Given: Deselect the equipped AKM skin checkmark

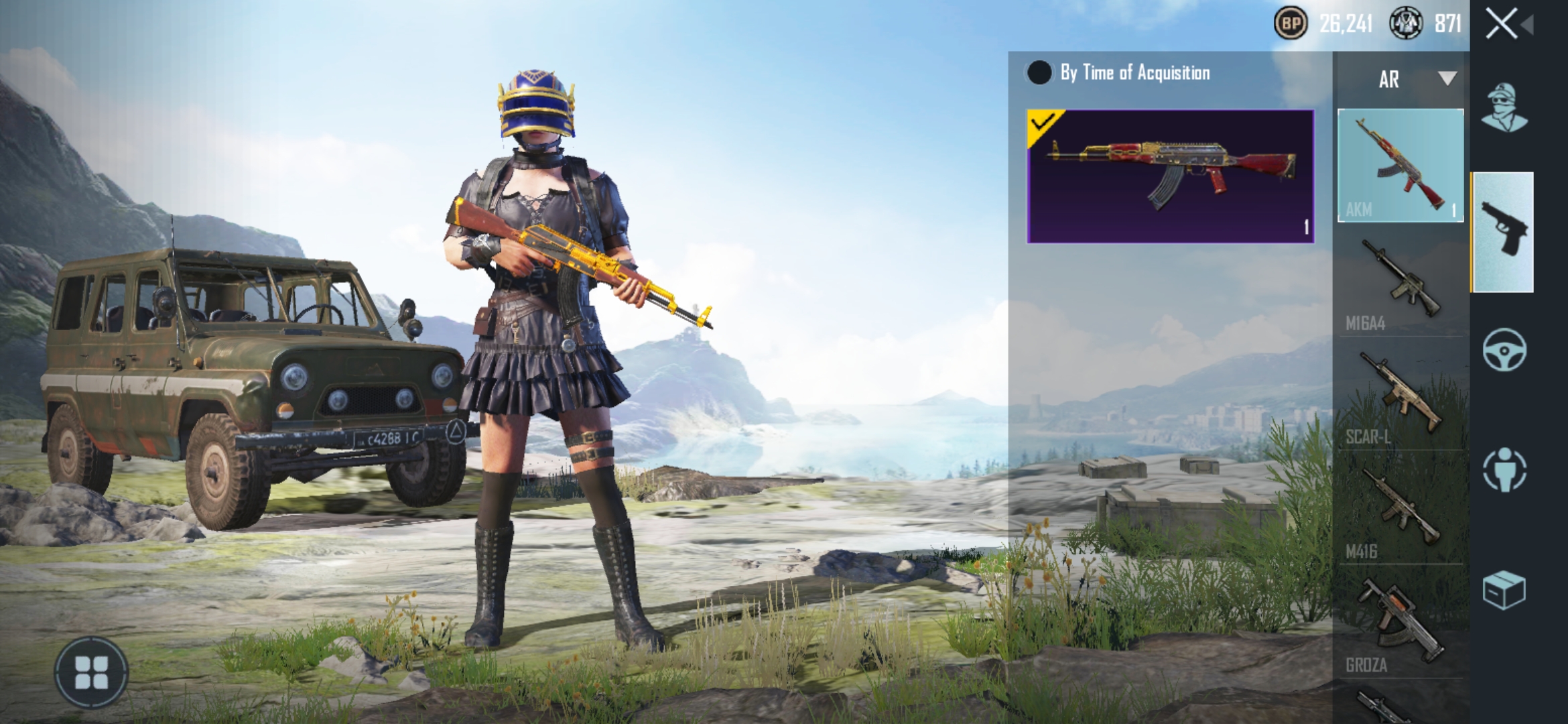Looking at the screenshot, I should coord(1041,125).
